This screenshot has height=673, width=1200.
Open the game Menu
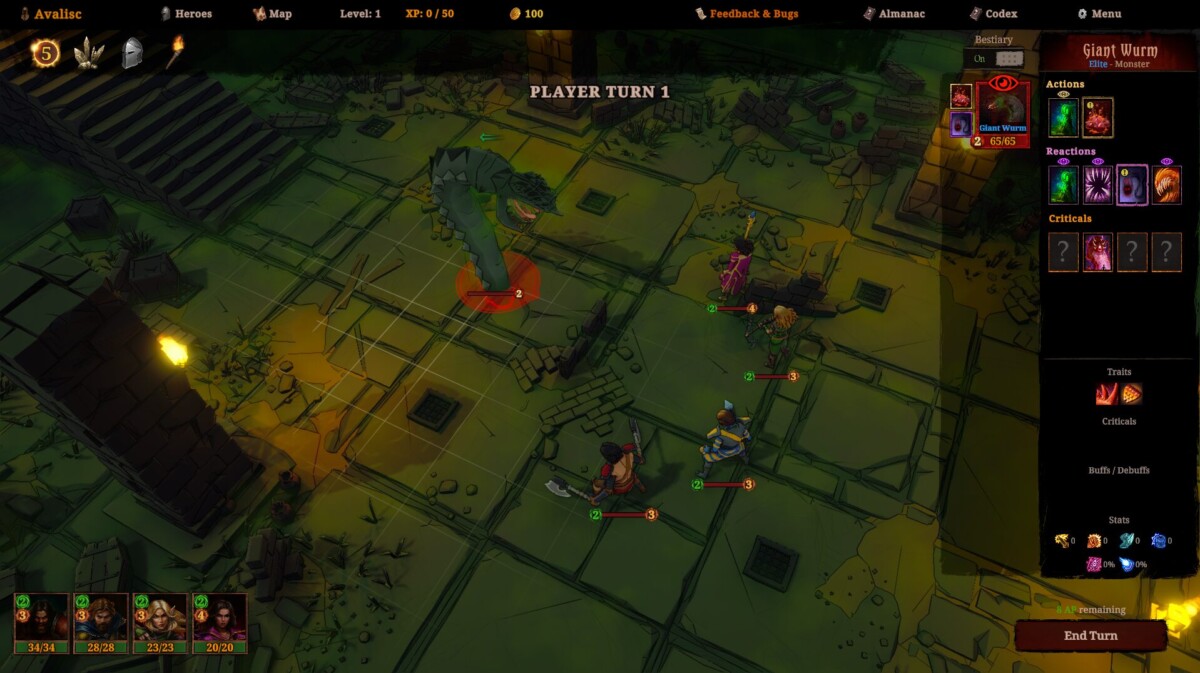pos(1099,14)
